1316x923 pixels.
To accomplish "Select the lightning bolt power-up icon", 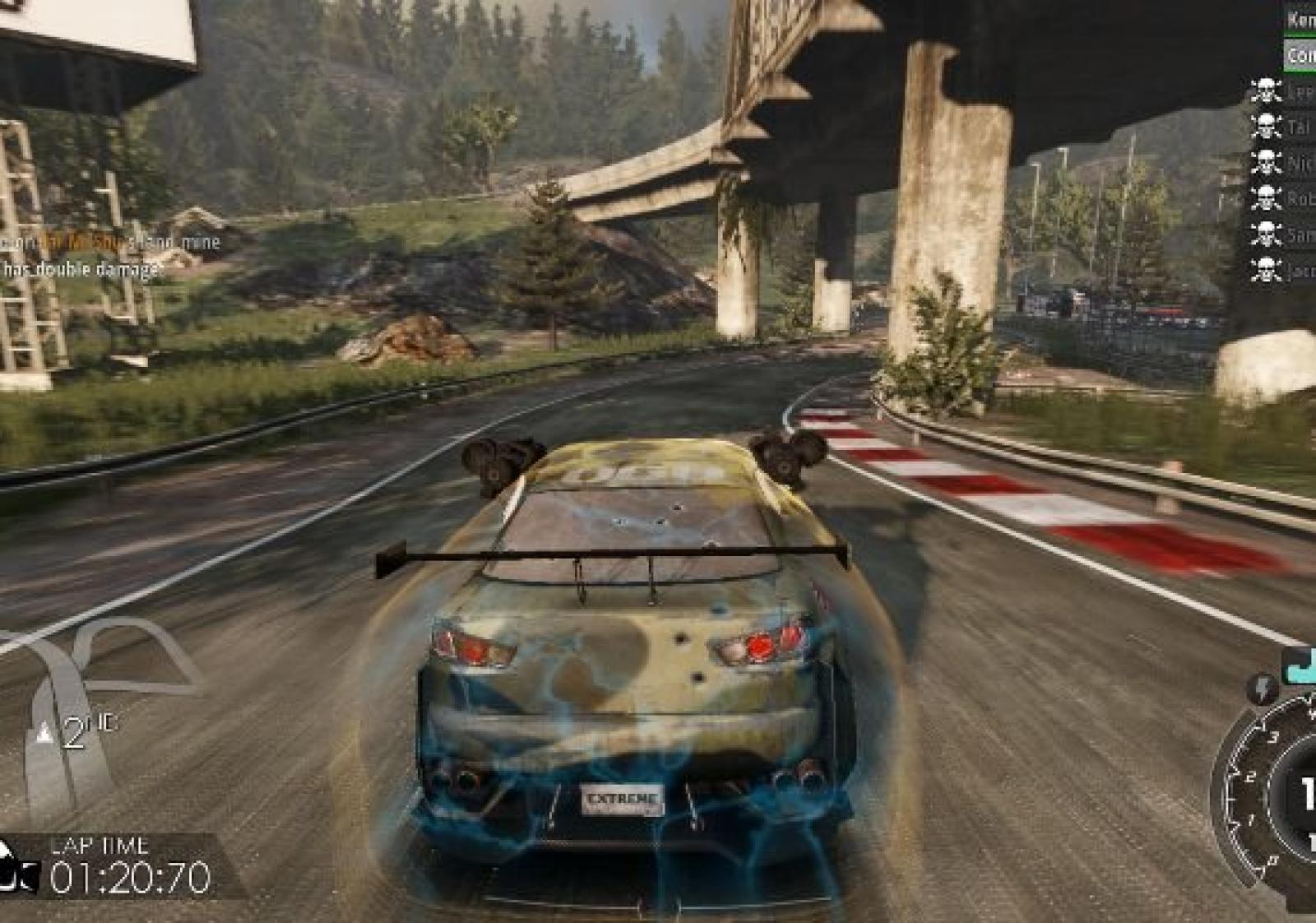I will pyautogui.click(x=1261, y=689).
